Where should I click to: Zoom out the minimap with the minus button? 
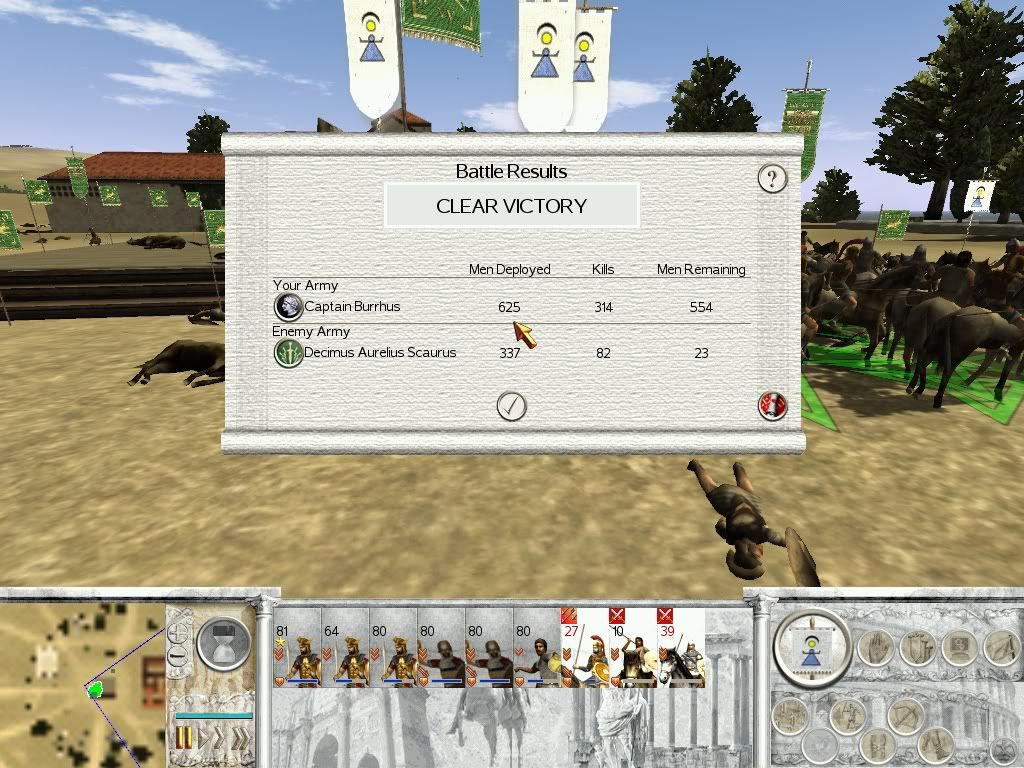[x=178, y=657]
